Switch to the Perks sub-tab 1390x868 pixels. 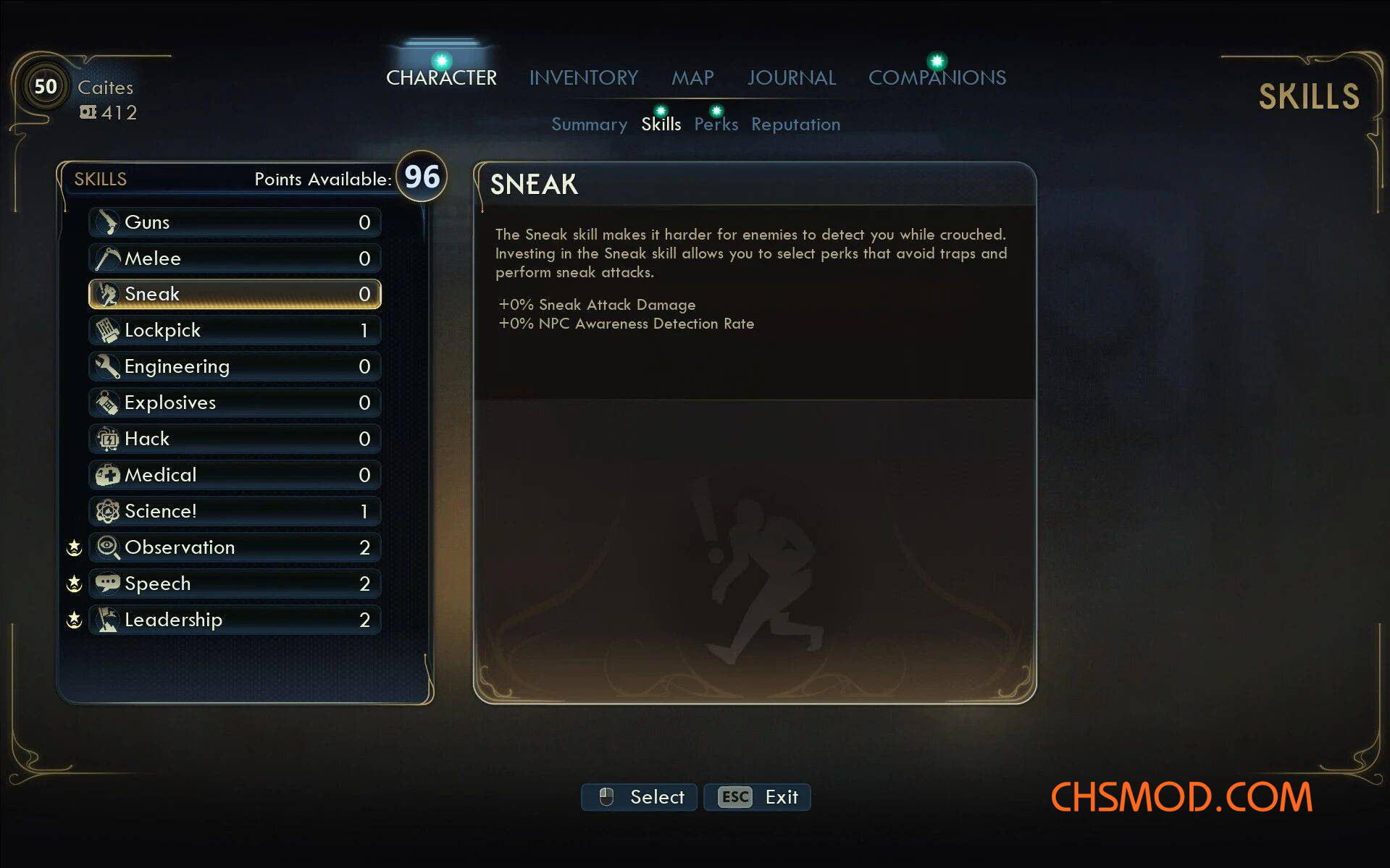[716, 125]
